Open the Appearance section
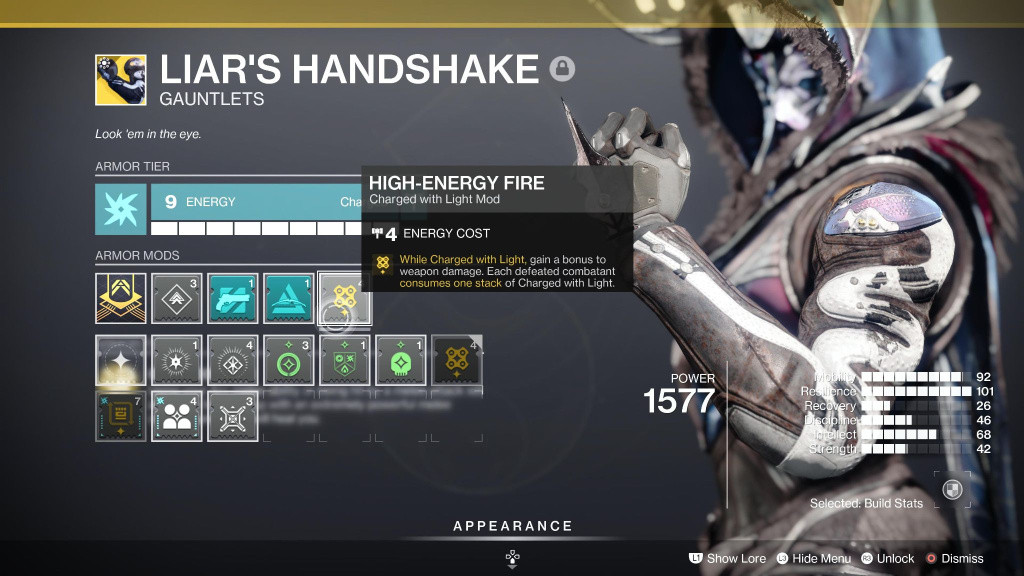 click(x=512, y=526)
